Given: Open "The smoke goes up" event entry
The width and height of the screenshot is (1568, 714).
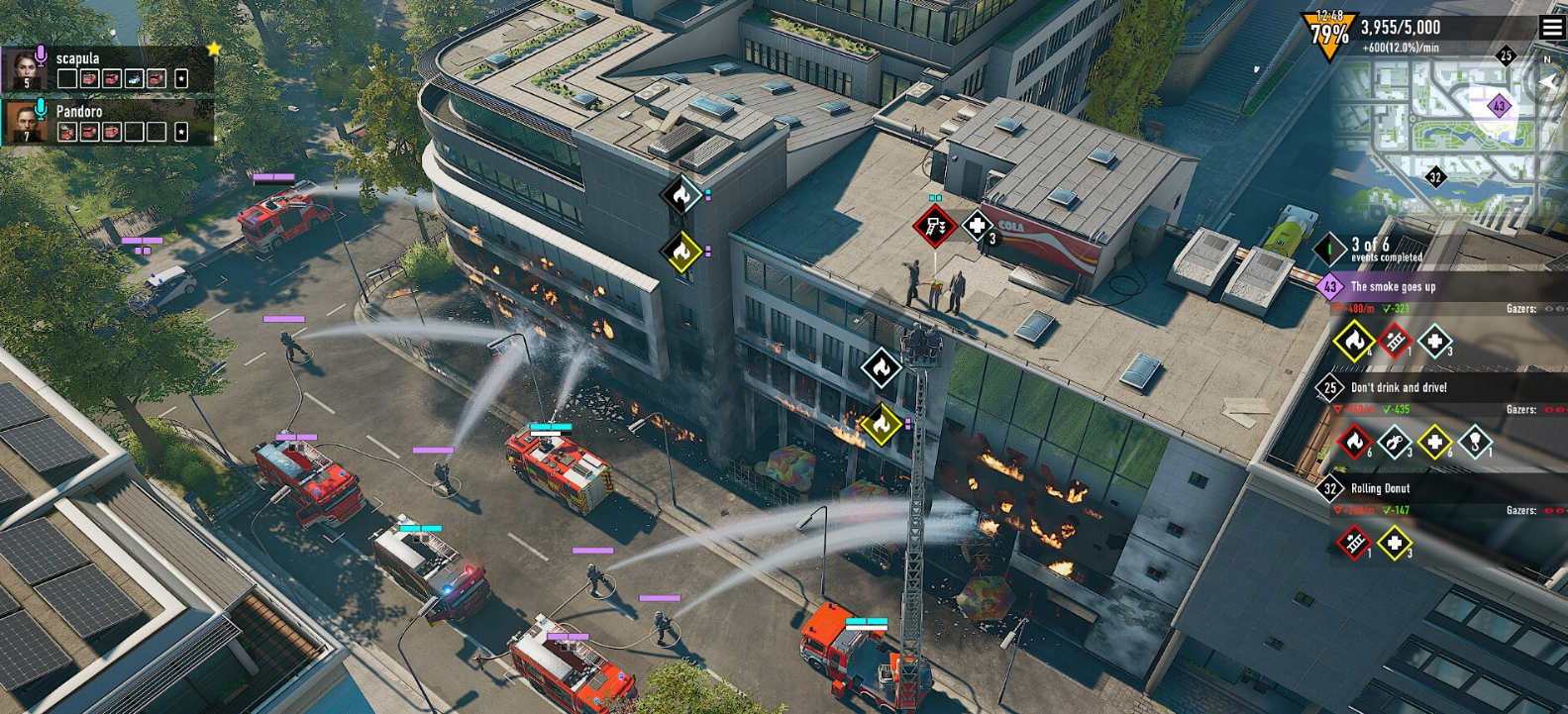Looking at the screenshot, I should 1393,287.
